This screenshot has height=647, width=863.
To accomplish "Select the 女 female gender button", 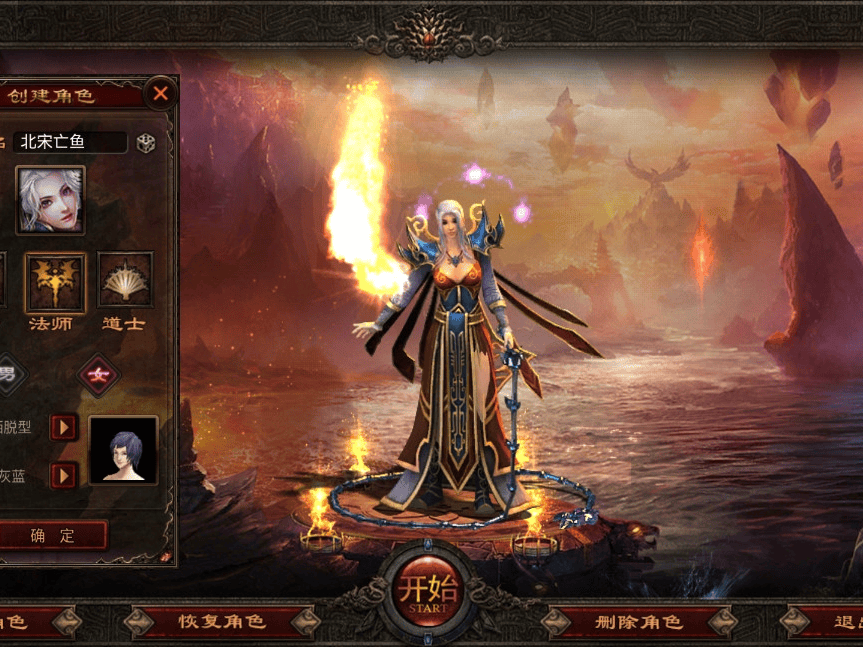I will [99, 375].
